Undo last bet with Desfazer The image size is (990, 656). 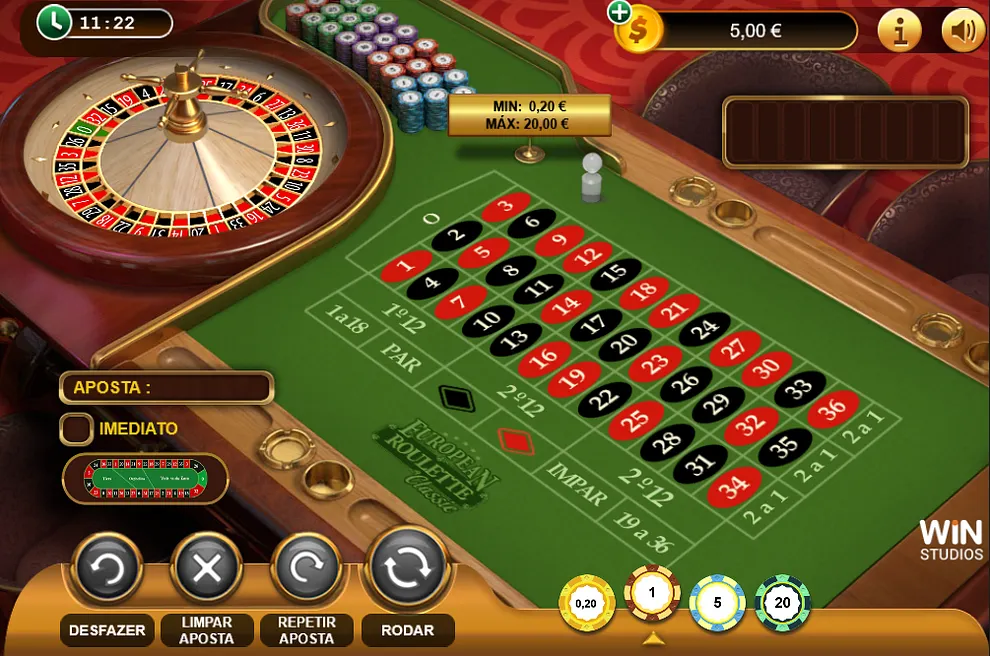(107, 569)
